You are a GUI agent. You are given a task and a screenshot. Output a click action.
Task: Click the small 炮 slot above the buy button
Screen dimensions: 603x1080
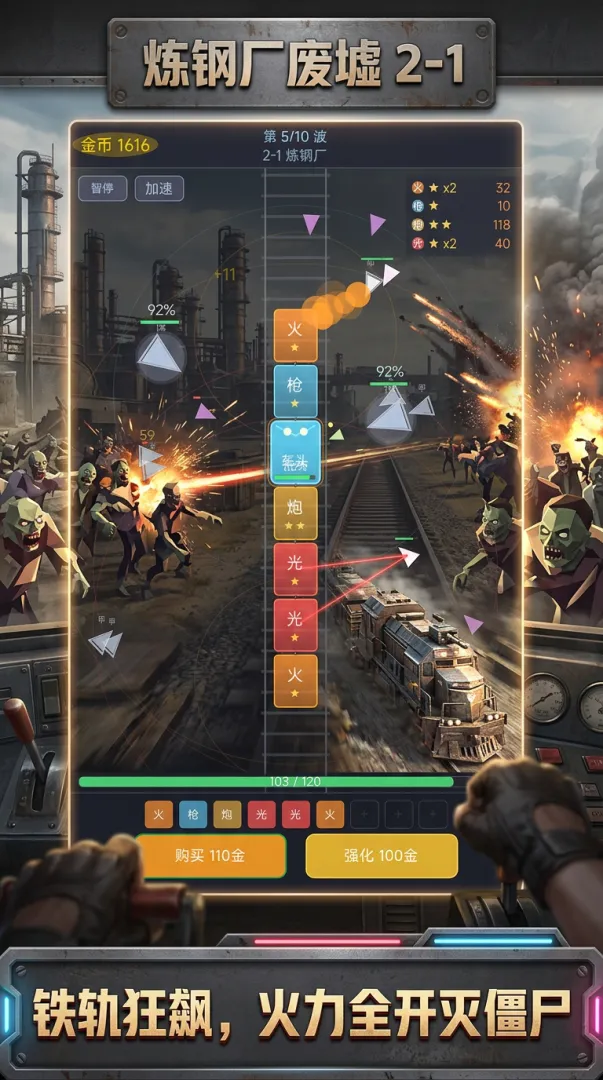[227, 815]
